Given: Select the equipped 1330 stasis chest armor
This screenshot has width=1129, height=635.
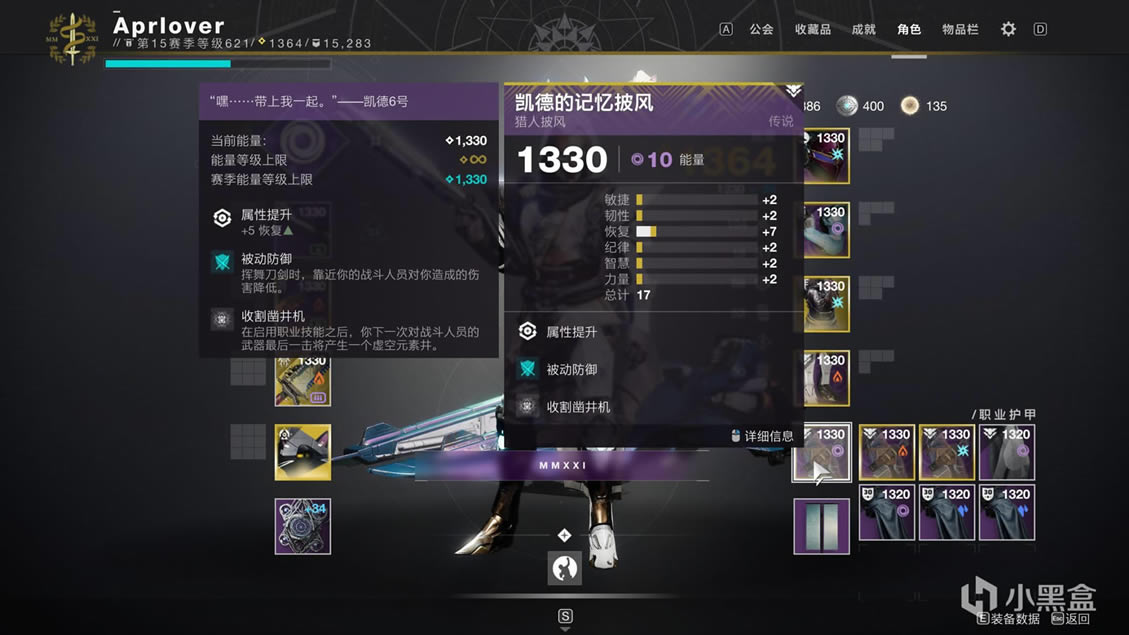Looking at the screenshot, I should click(825, 305).
